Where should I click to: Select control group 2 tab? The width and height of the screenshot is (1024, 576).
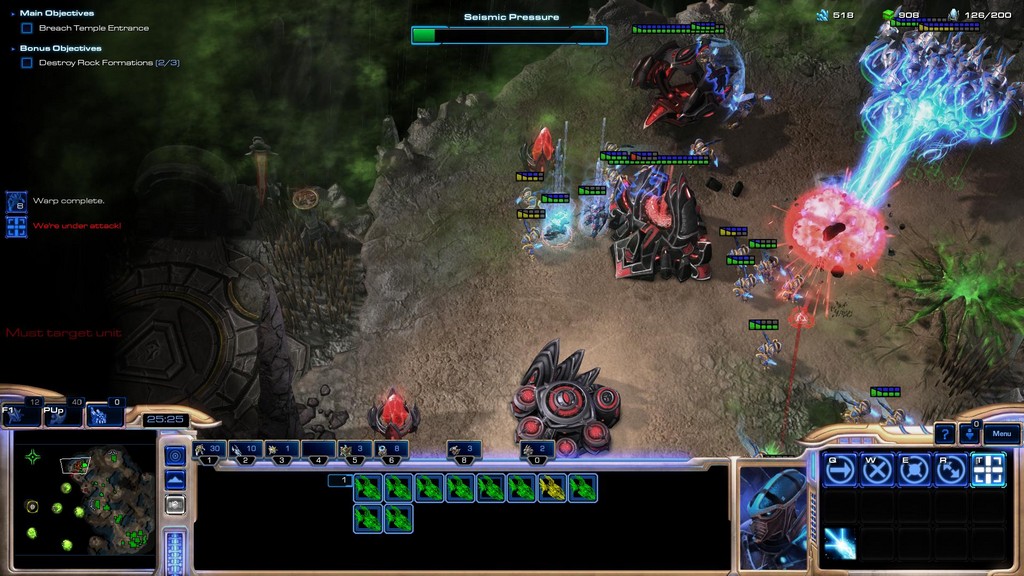tap(246, 451)
